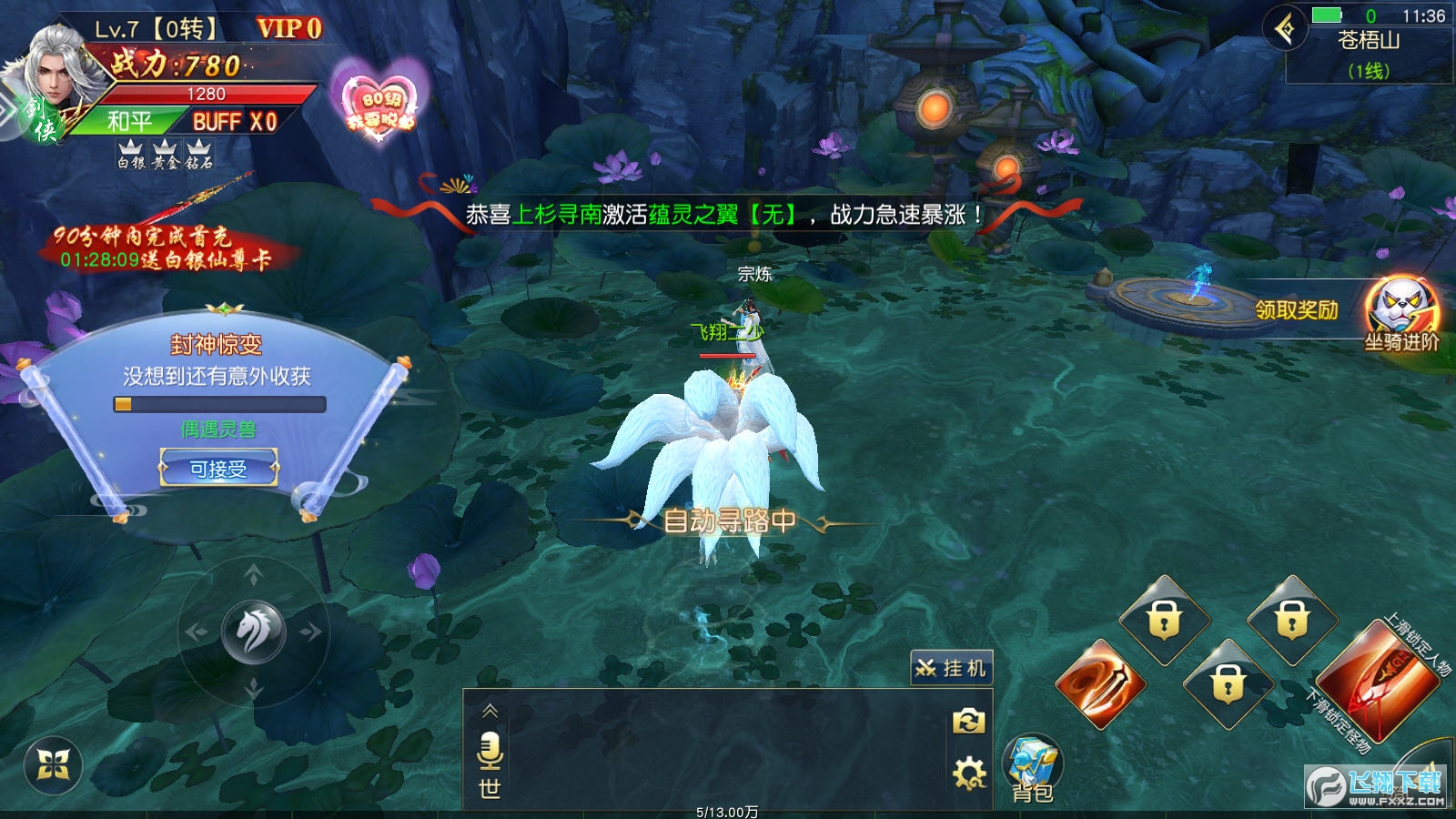The image size is (1456, 819).
Task: Open the chat settings gear icon
Action: click(x=968, y=773)
